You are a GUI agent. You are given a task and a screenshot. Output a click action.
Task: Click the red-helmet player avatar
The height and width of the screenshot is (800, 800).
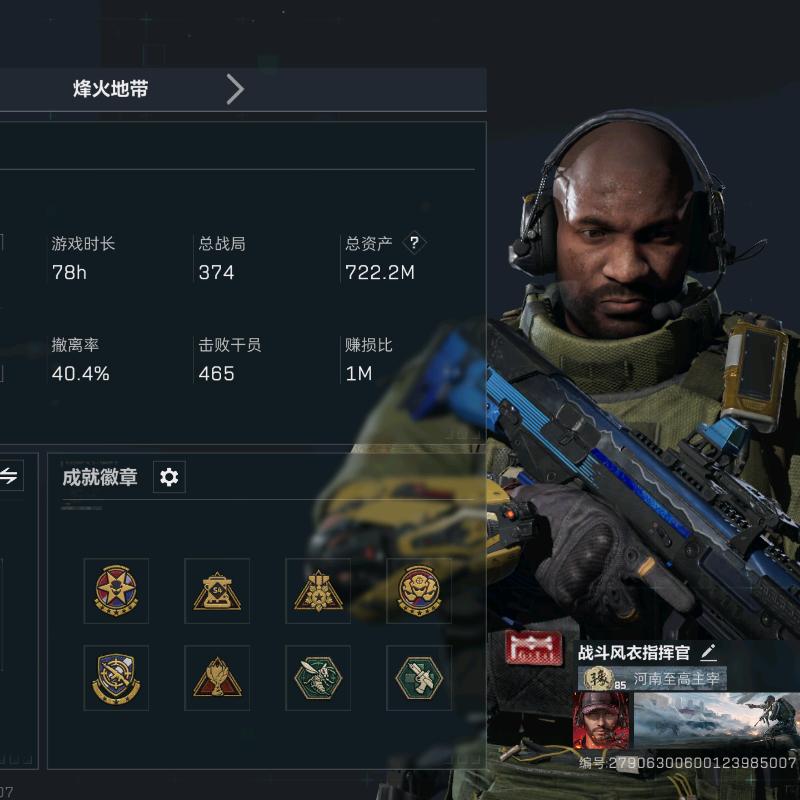point(601,720)
